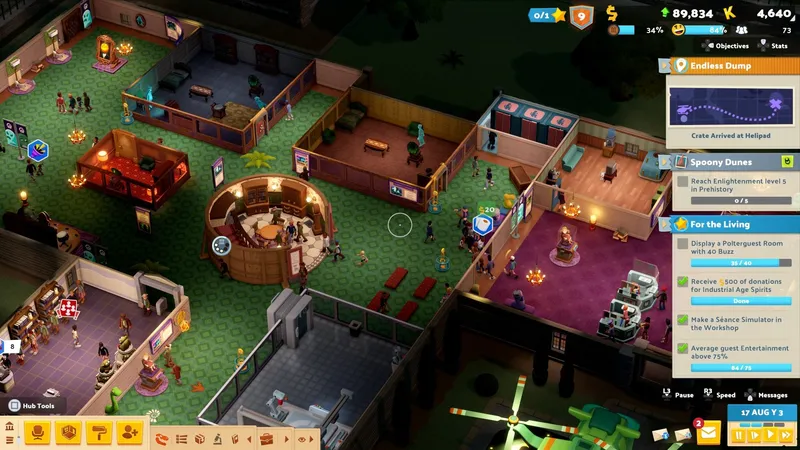800x450 pixels.
Task: Toggle the eye visualisation view
Action: 302,439
